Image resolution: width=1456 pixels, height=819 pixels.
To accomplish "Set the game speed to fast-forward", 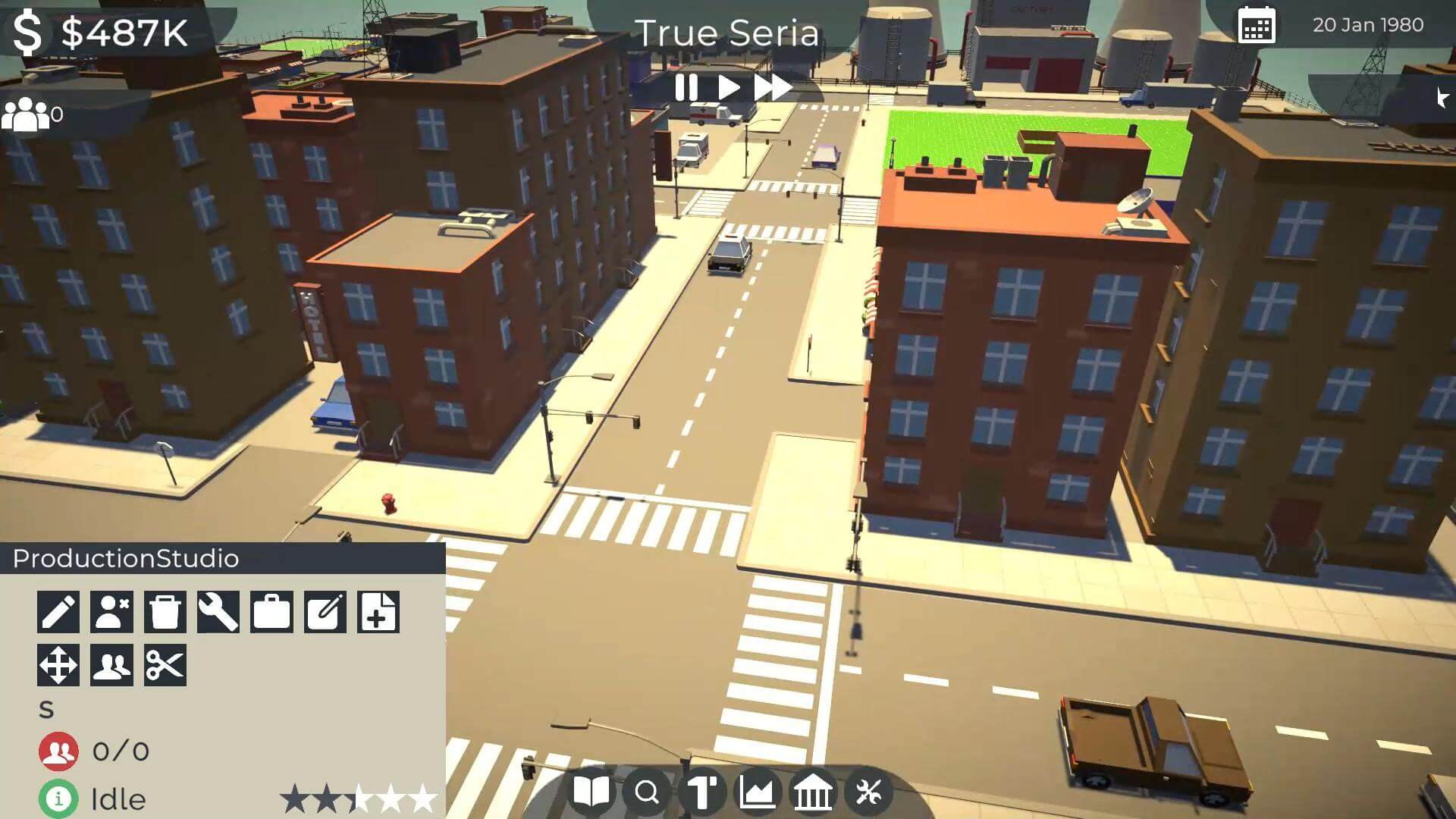I will click(772, 88).
